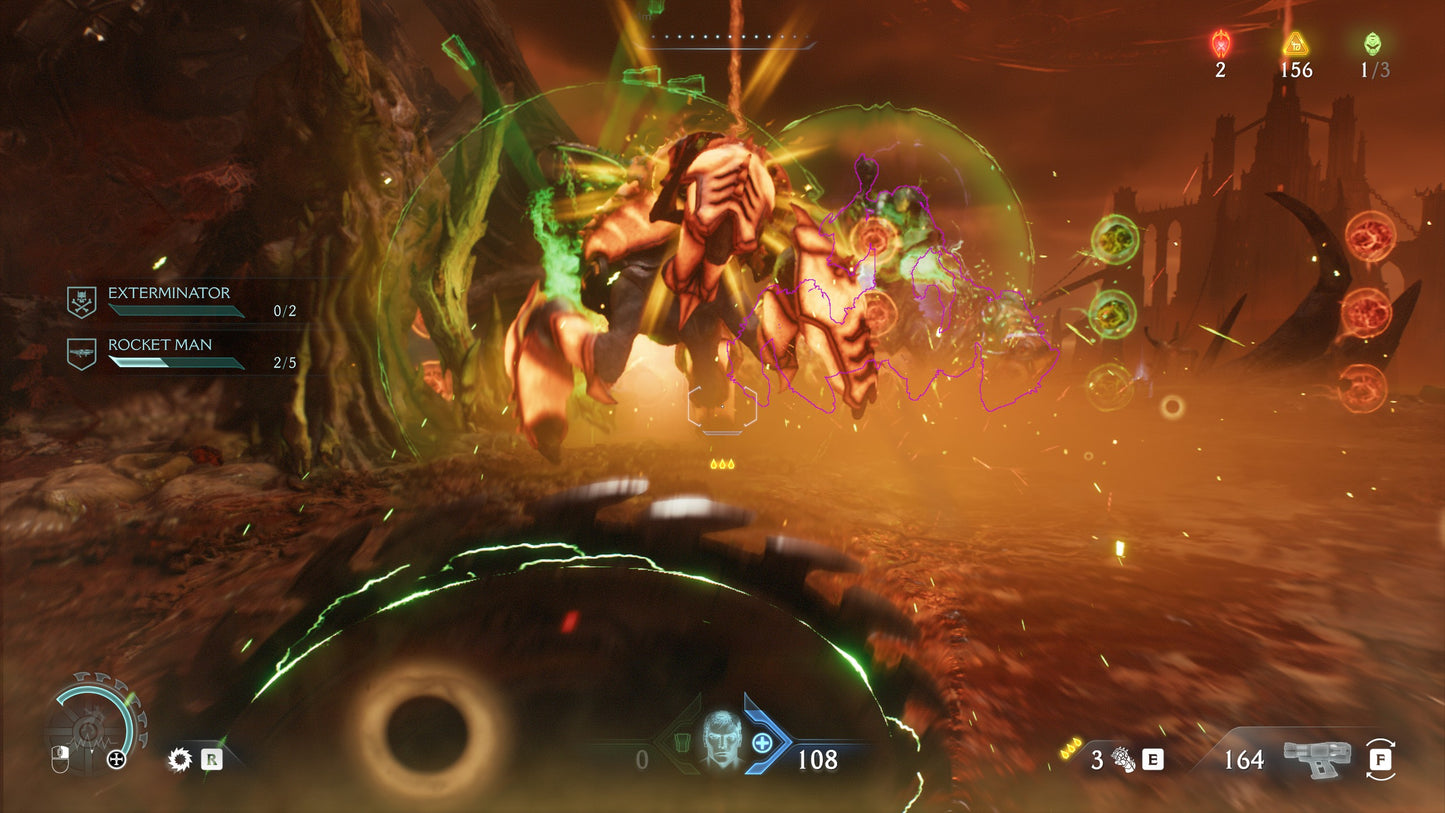The image size is (1445, 813).
Task: Click the mouse input icon on weapon wheel
Action: pyautogui.click(x=60, y=758)
